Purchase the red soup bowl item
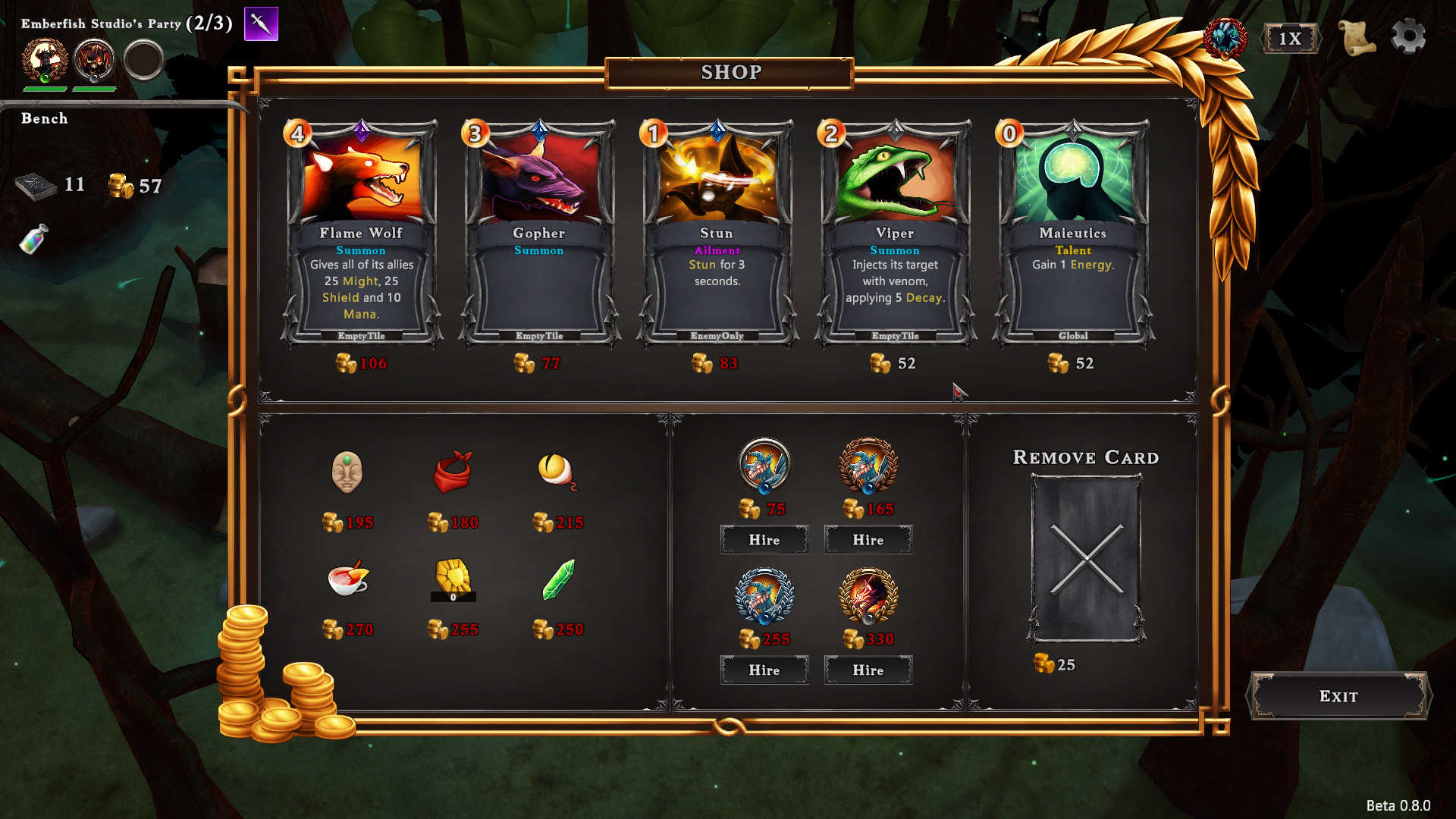Viewport: 1456px width, 819px height. coord(347,580)
